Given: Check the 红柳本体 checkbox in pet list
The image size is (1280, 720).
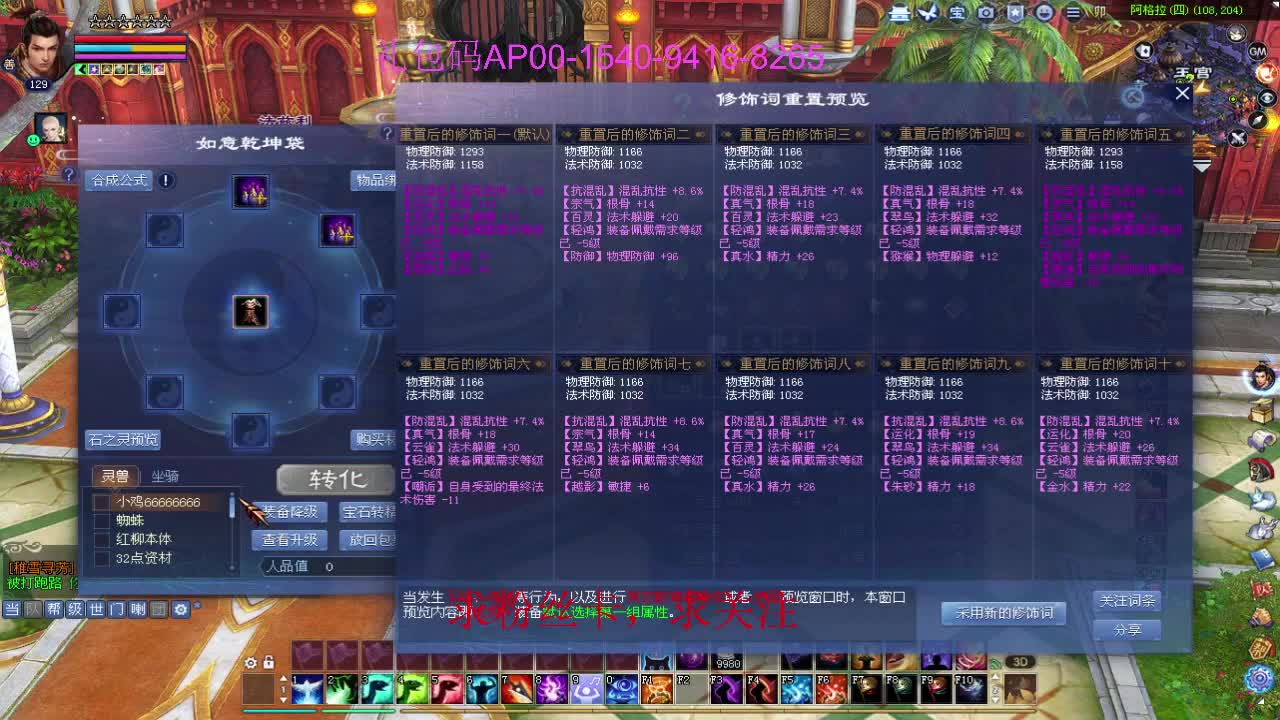Looking at the screenshot, I should 102,539.
